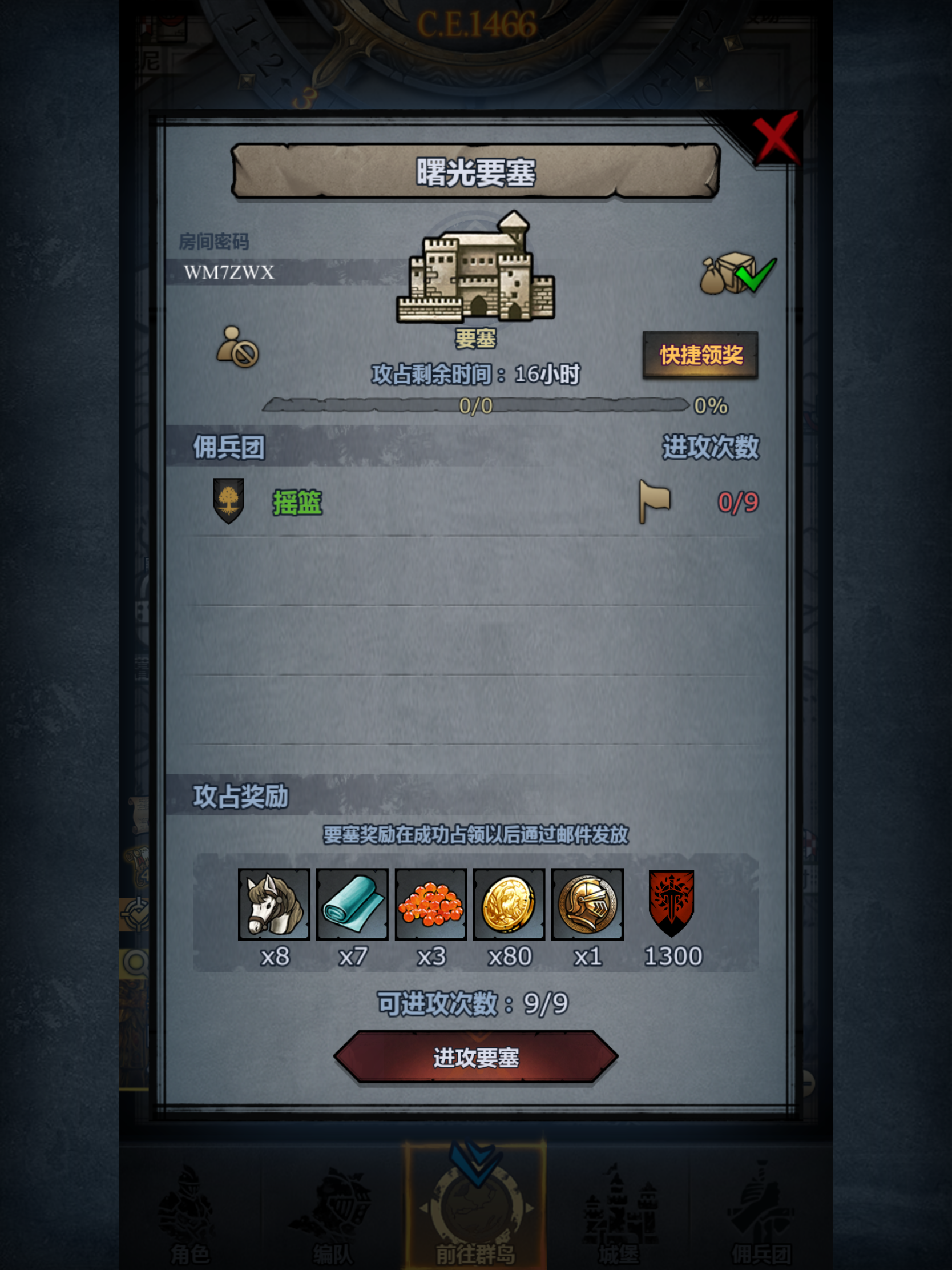
Task: Select the gold coin reward icon x80
Action: 510,903
